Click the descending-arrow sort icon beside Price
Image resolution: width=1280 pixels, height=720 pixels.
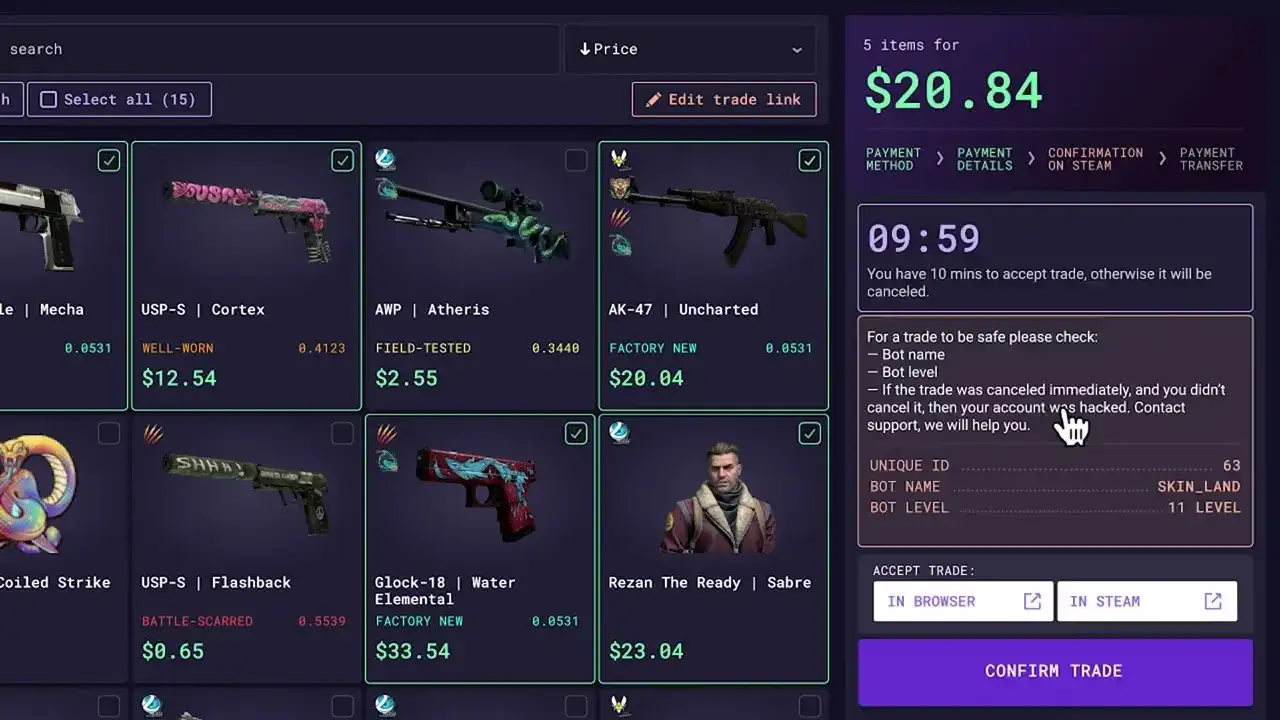click(x=584, y=49)
